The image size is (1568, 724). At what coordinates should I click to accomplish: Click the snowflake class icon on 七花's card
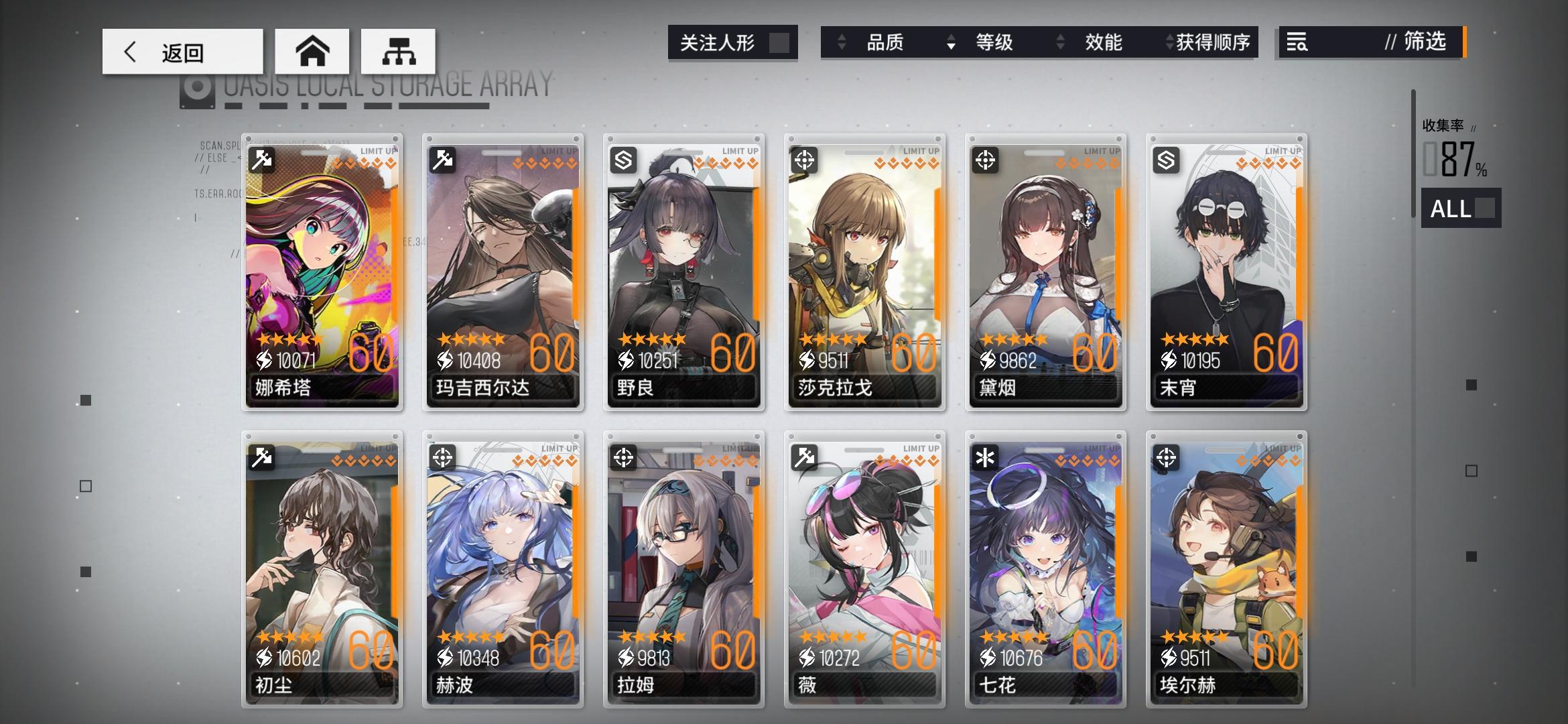986,457
